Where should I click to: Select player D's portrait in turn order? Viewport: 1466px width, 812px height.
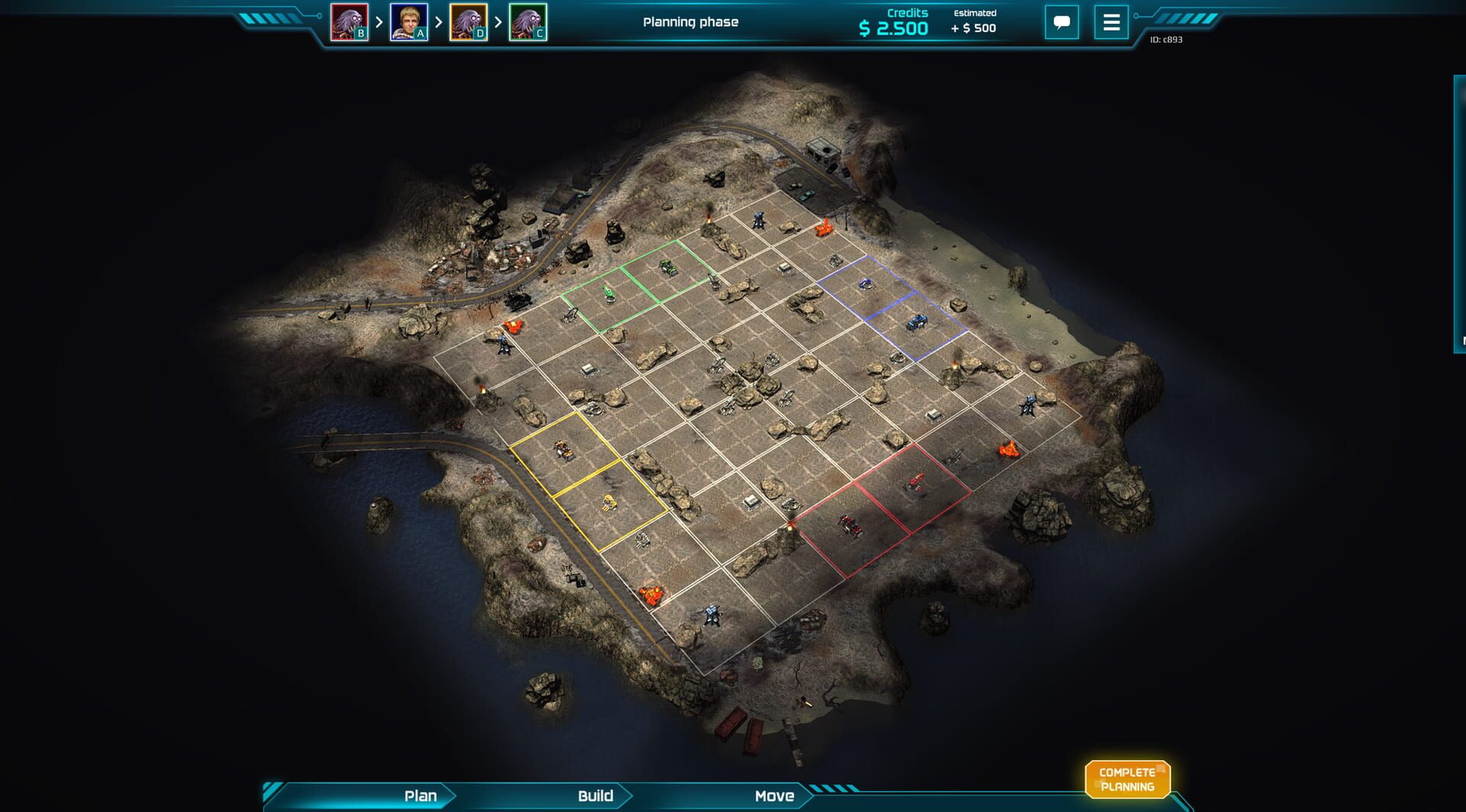pos(469,21)
